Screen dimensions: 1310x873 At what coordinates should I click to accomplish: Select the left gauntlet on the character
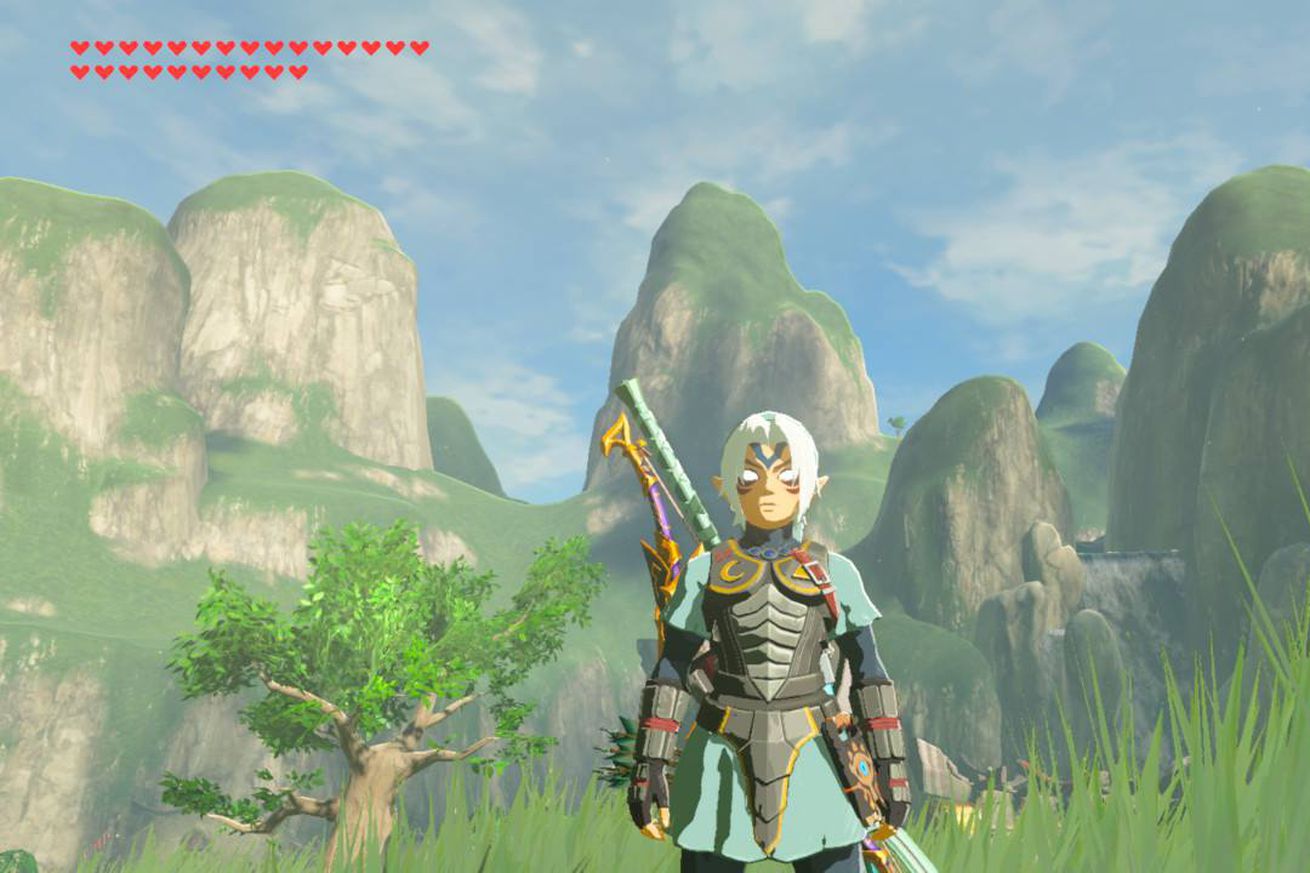pyautogui.click(x=660, y=725)
